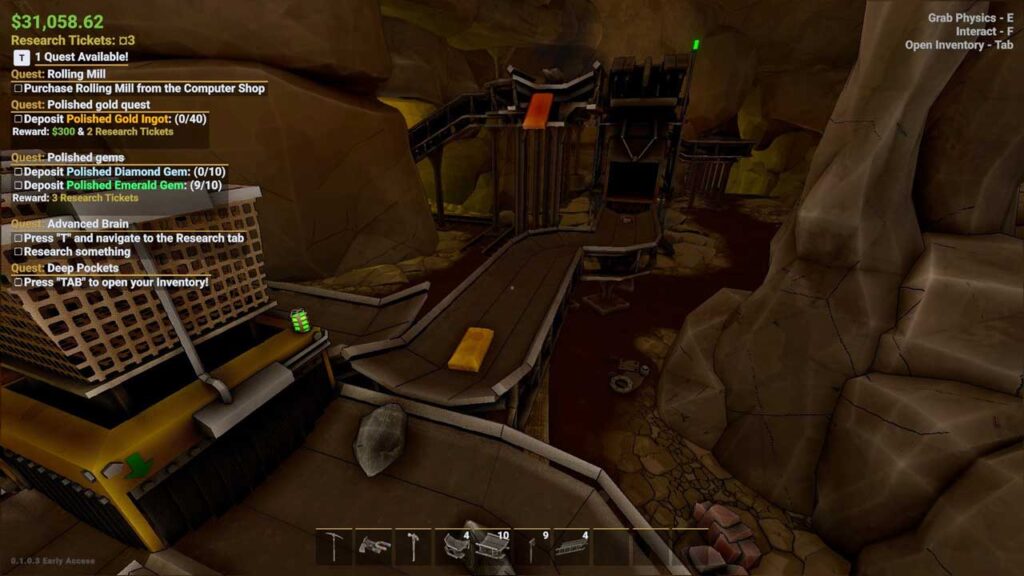Click the '1 Quest Available!' notification

click(82, 57)
